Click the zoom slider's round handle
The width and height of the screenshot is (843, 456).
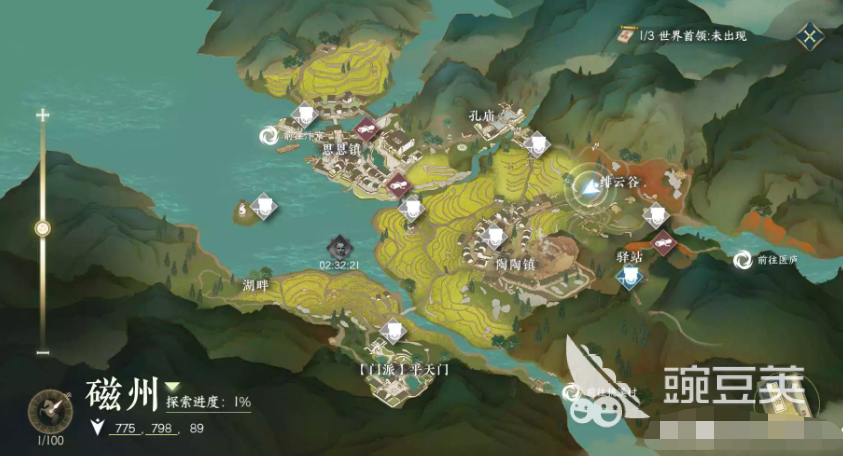[42, 228]
